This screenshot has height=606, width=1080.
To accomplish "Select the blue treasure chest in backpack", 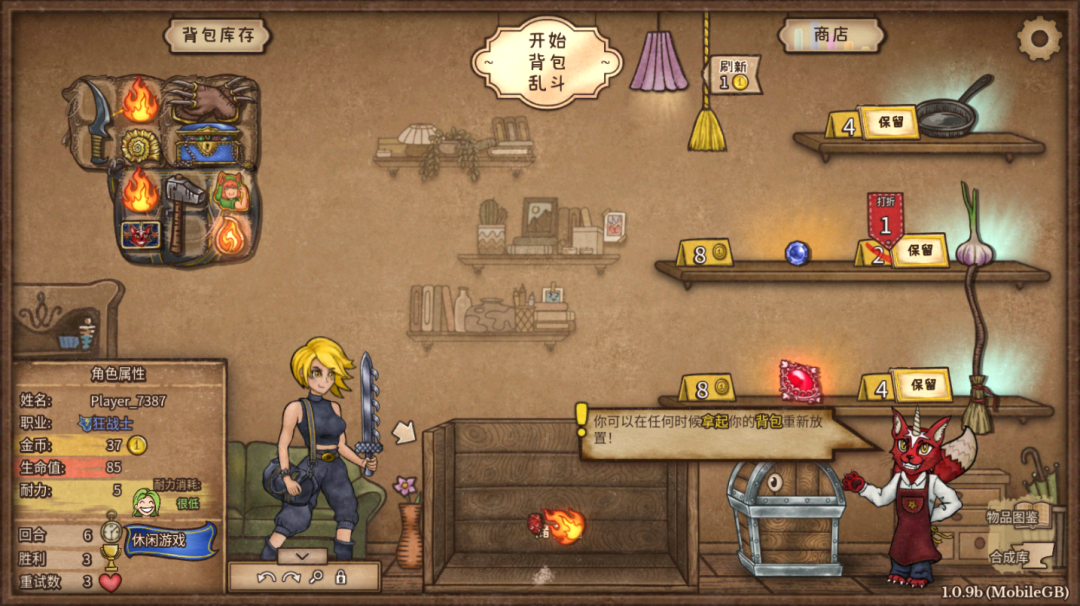I will click(x=208, y=144).
